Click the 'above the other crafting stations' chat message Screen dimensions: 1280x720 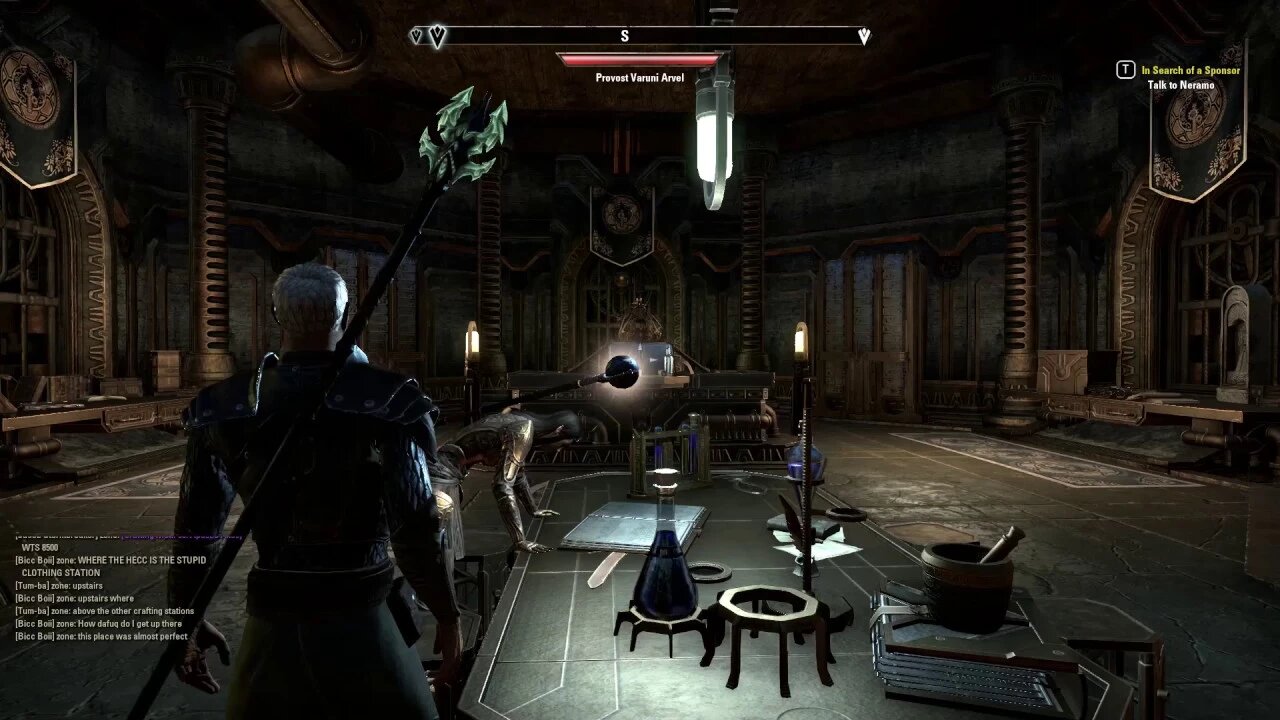click(x=105, y=611)
